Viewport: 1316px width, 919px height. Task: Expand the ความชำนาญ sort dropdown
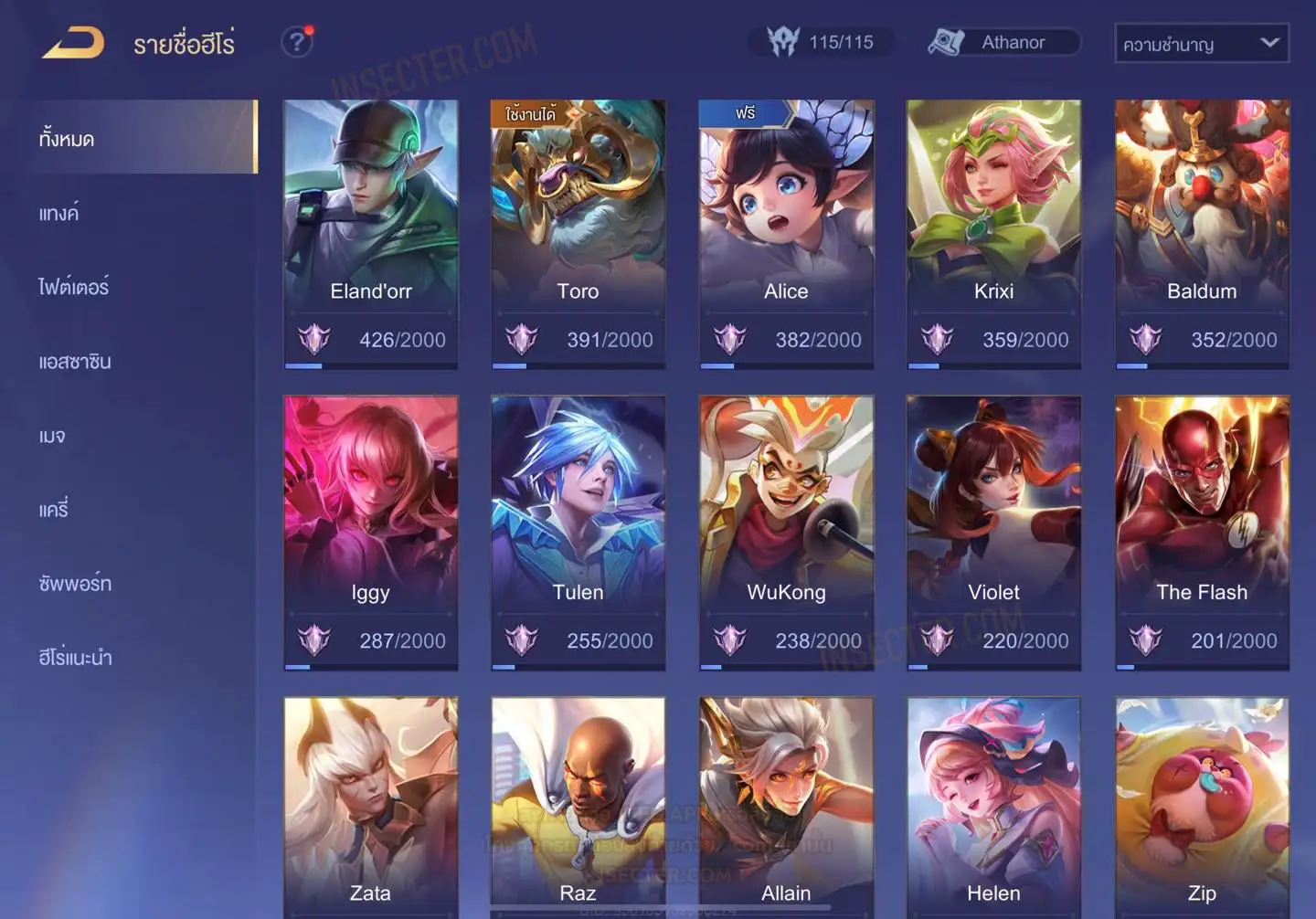[x=1201, y=43]
